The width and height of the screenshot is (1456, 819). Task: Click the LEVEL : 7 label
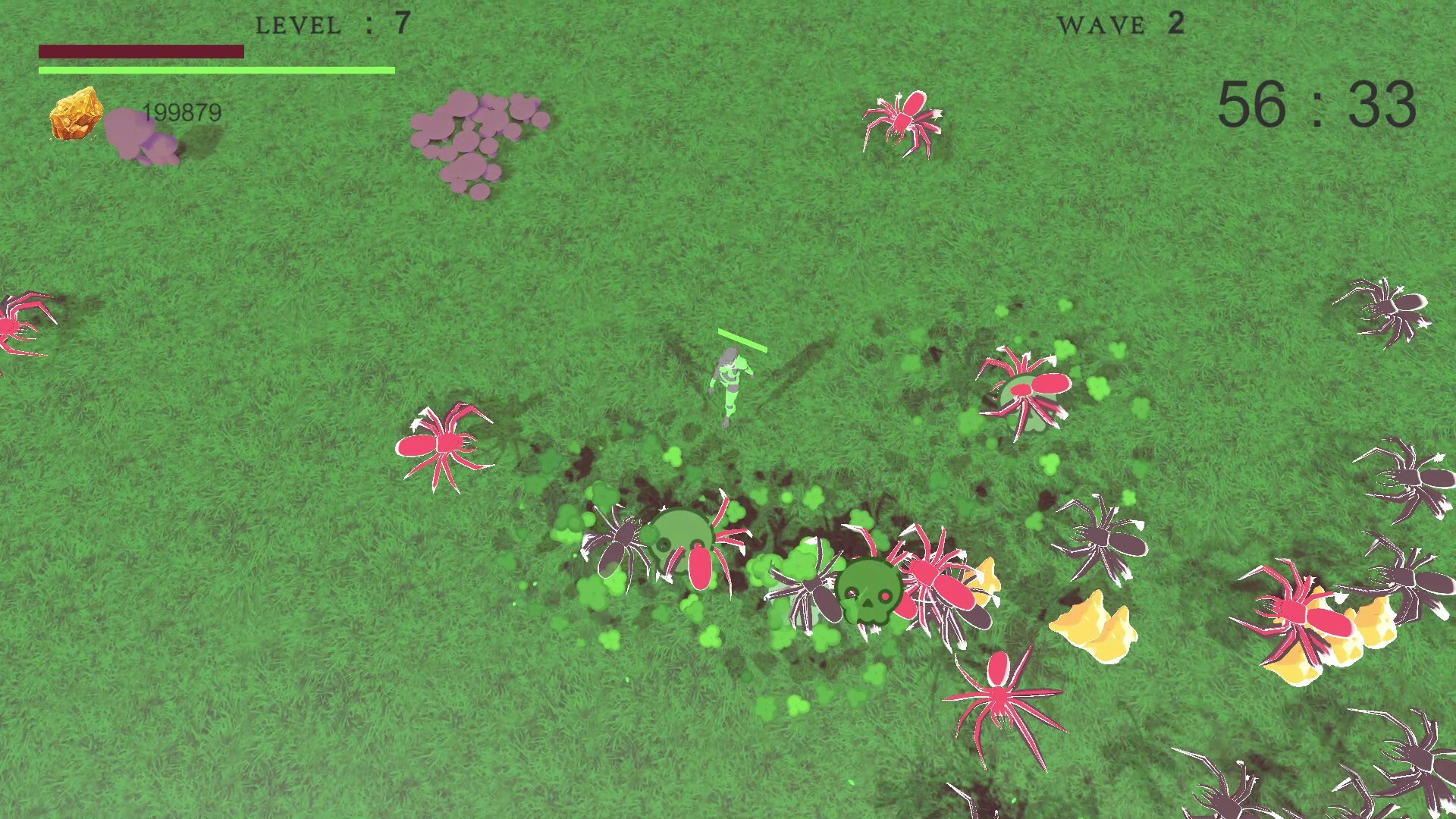click(x=330, y=24)
